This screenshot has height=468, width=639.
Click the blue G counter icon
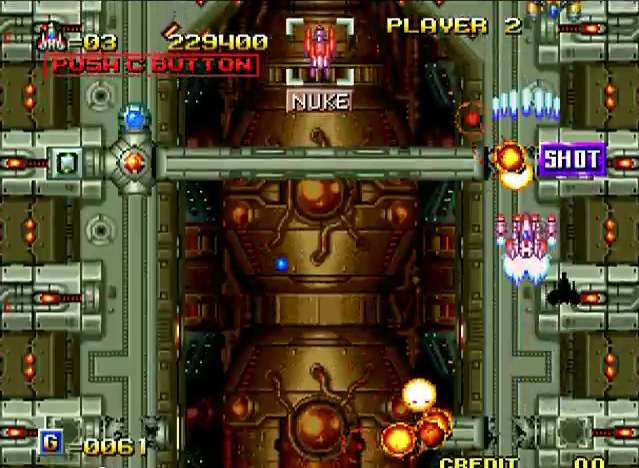click(x=50, y=442)
